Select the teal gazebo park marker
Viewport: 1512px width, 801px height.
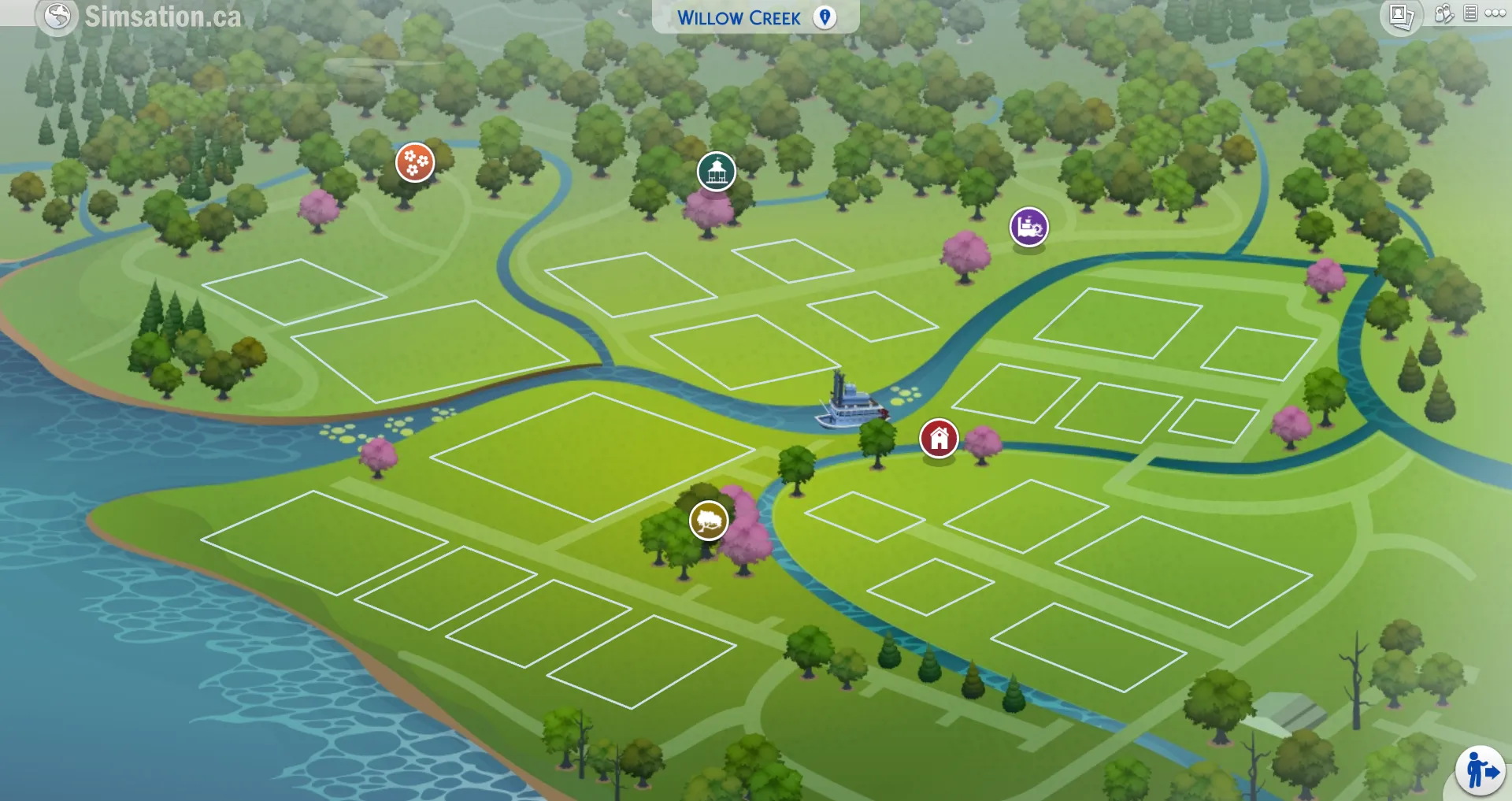[716, 170]
